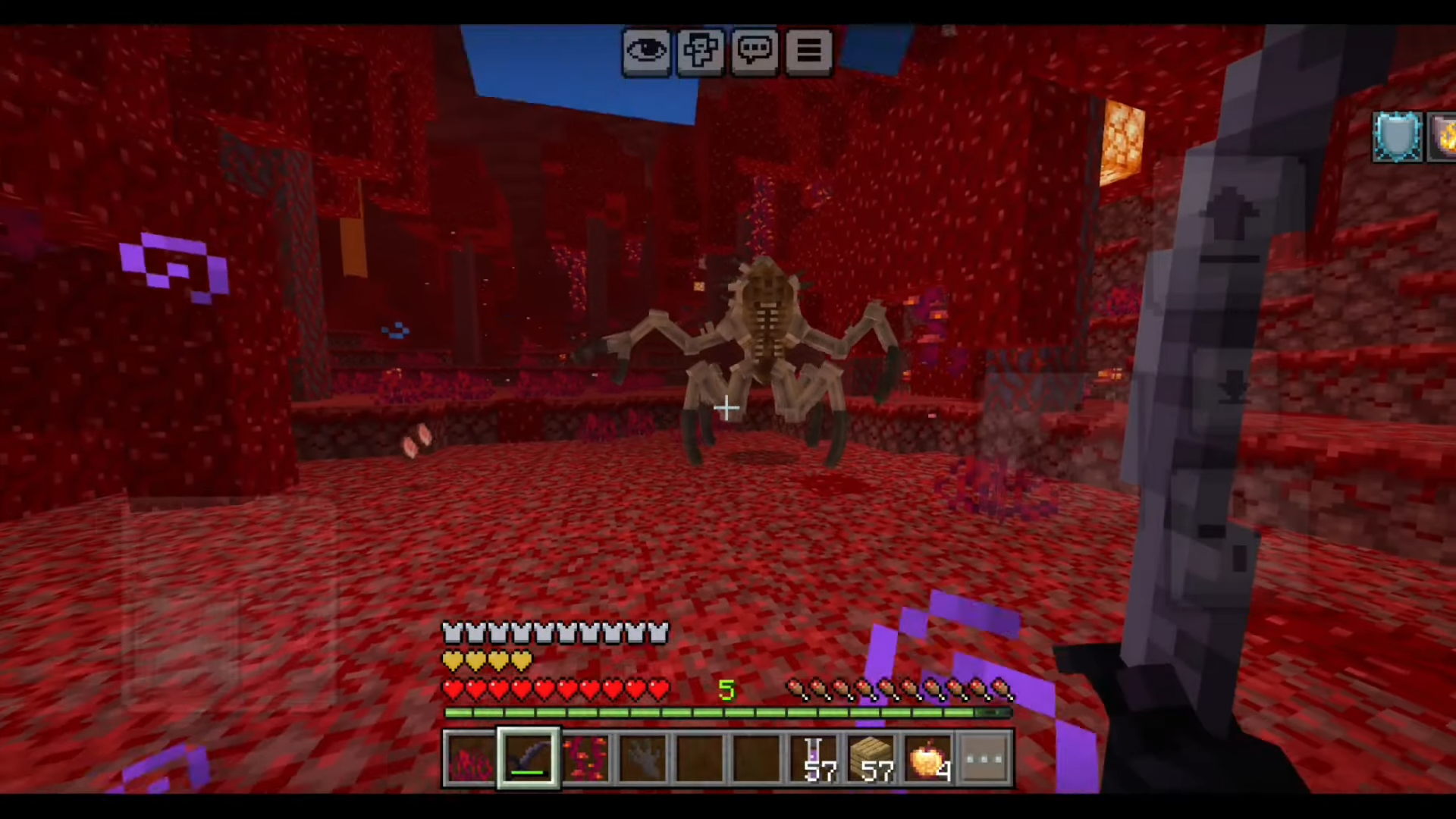Select the golden apple hotbar slot
This screenshot has width=1456, height=819.
[929, 758]
